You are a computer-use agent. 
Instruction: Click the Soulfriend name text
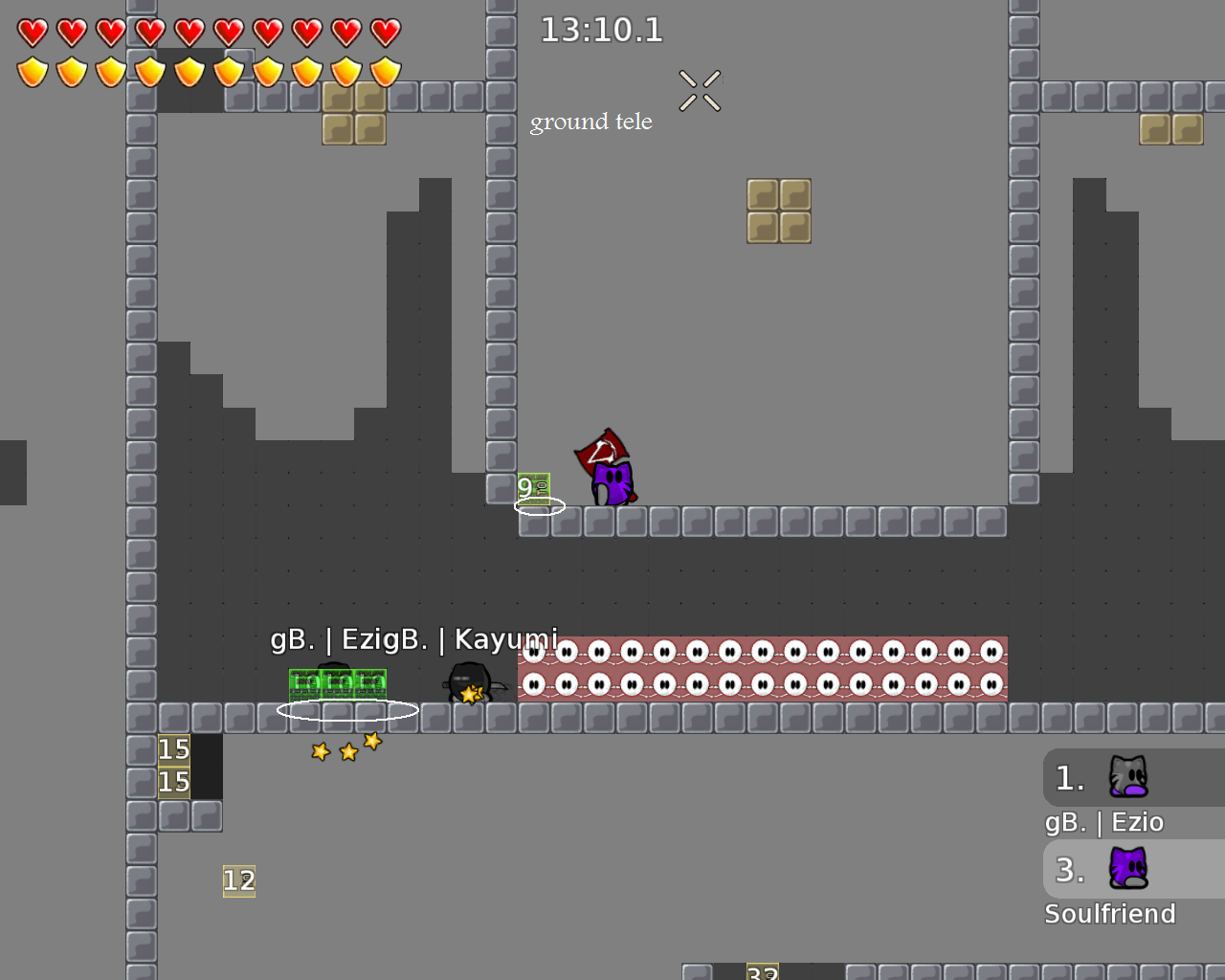pos(1110,914)
